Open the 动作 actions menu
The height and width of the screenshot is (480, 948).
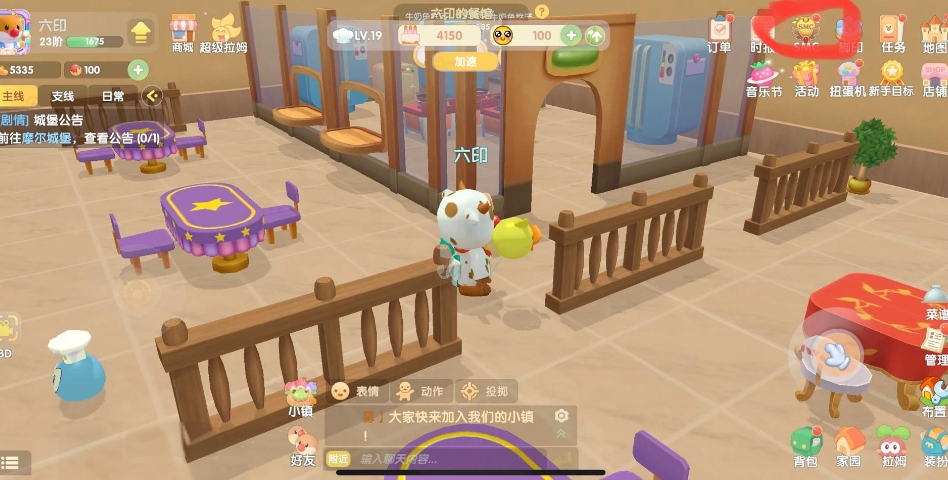pyautogui.click(x=420, y=391)
